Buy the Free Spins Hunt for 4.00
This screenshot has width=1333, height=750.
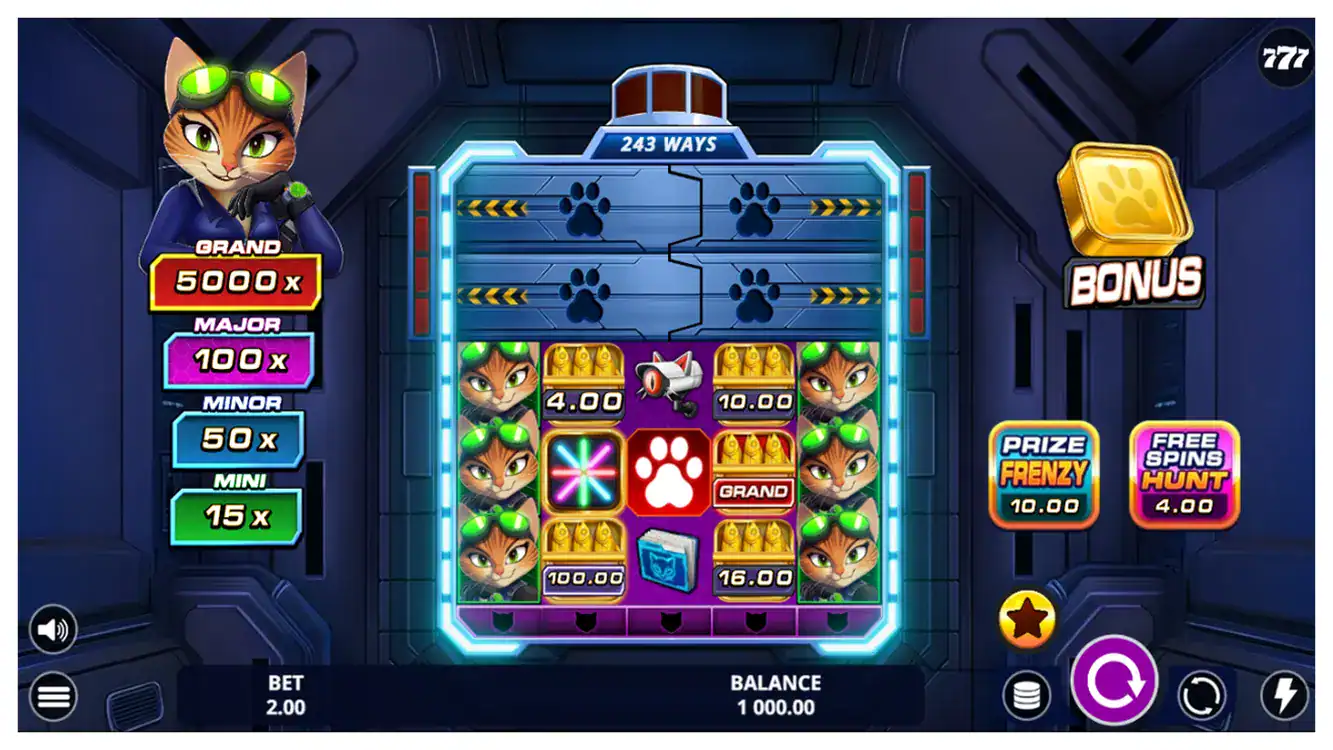point(1184,475)
